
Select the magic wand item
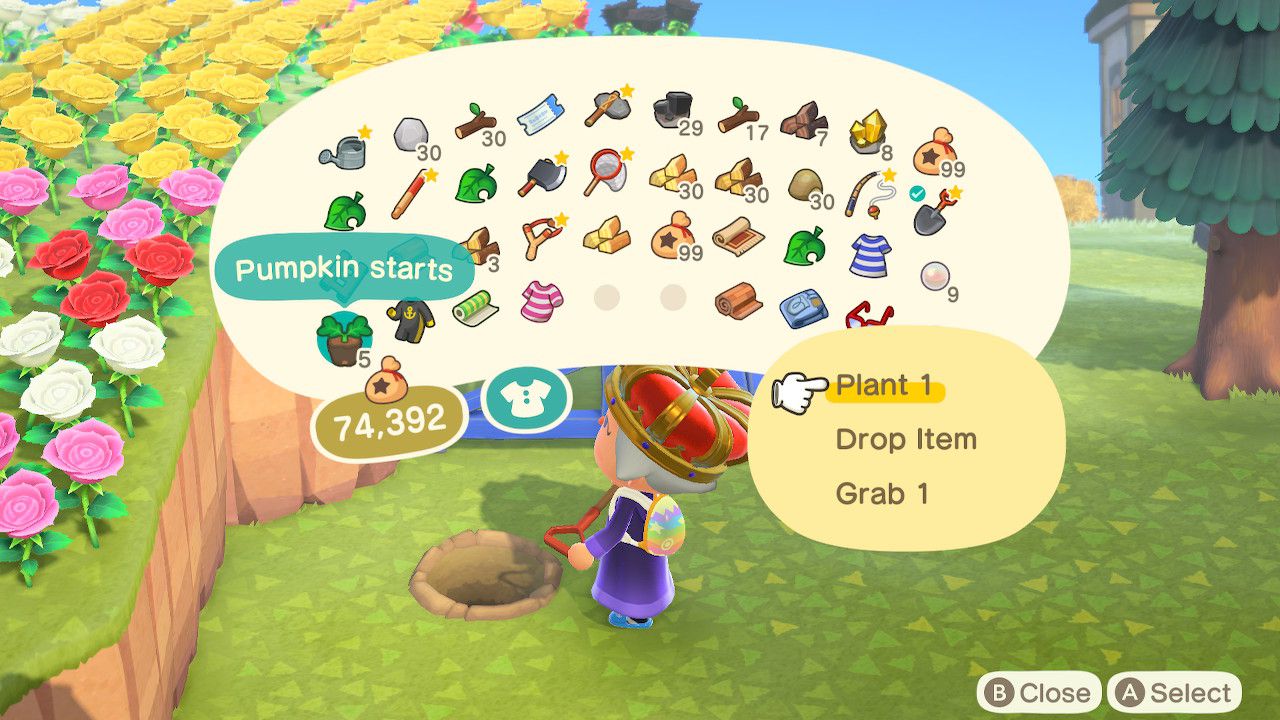pyautogui.click(x=409, y=193)
